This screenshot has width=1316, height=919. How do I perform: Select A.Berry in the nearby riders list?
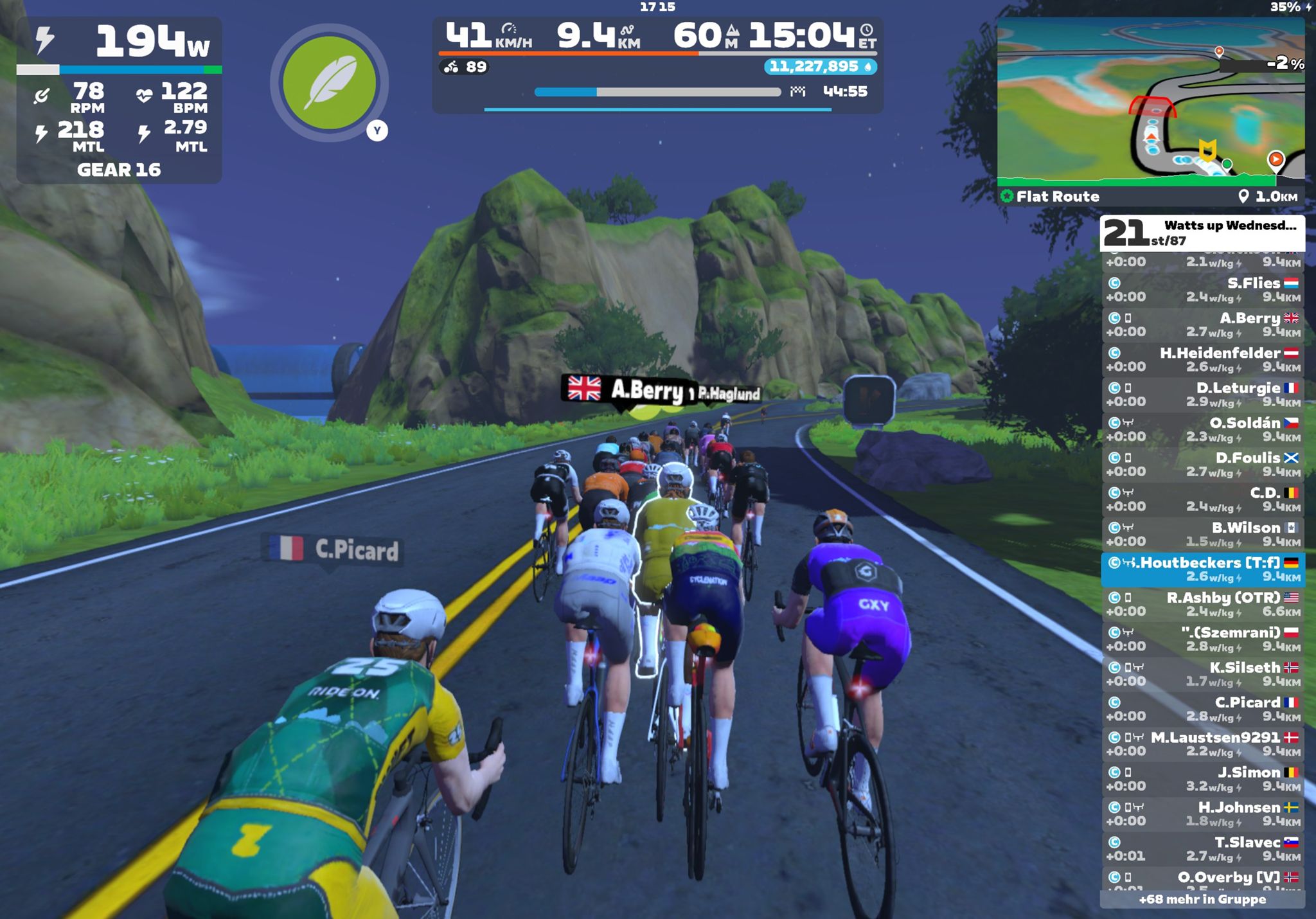pos(1202,325)
